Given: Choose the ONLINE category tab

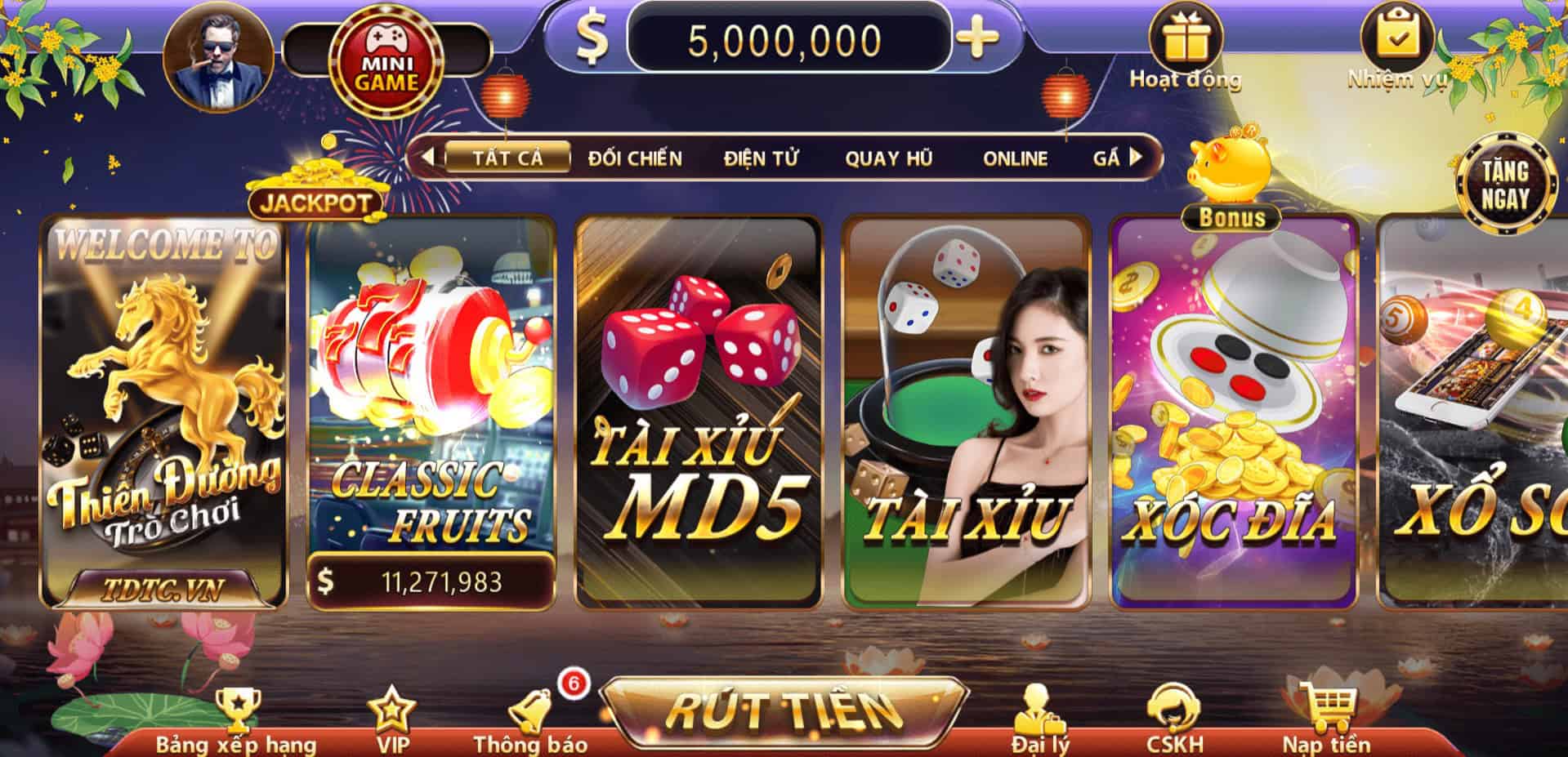Looking at the screenshot, I should 1015,158.
